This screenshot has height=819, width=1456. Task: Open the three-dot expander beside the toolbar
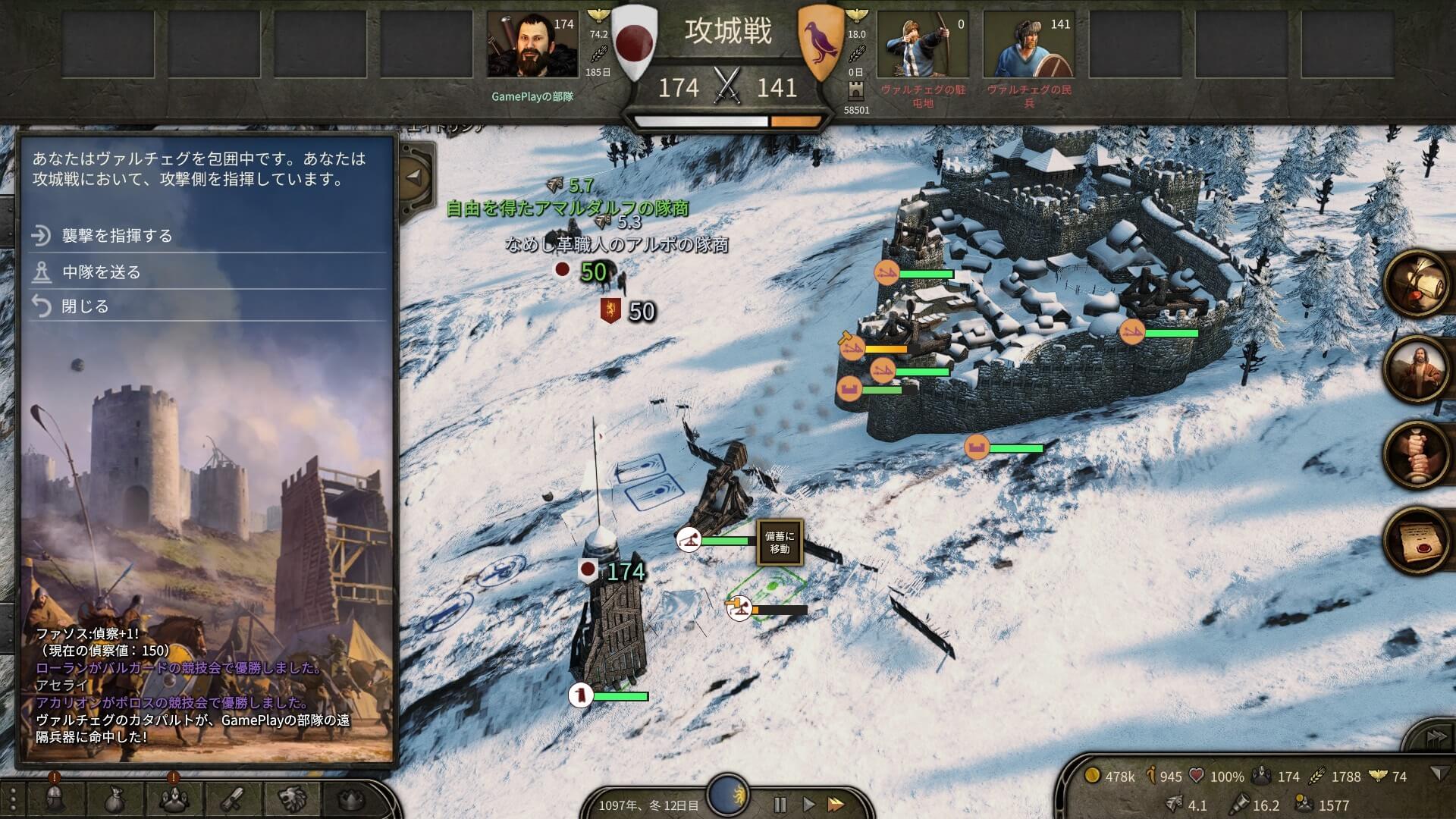click(14, 798)
